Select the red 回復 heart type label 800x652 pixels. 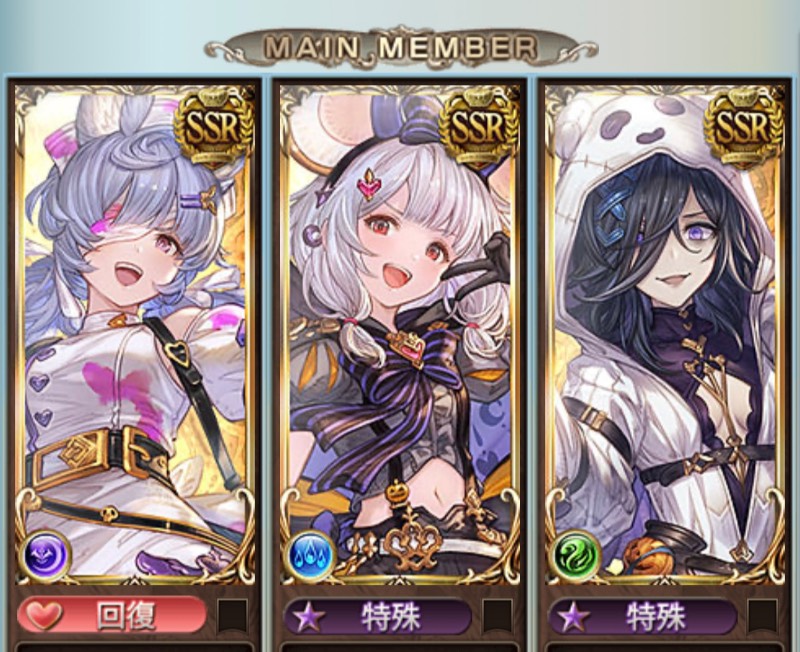click(112, 616)
